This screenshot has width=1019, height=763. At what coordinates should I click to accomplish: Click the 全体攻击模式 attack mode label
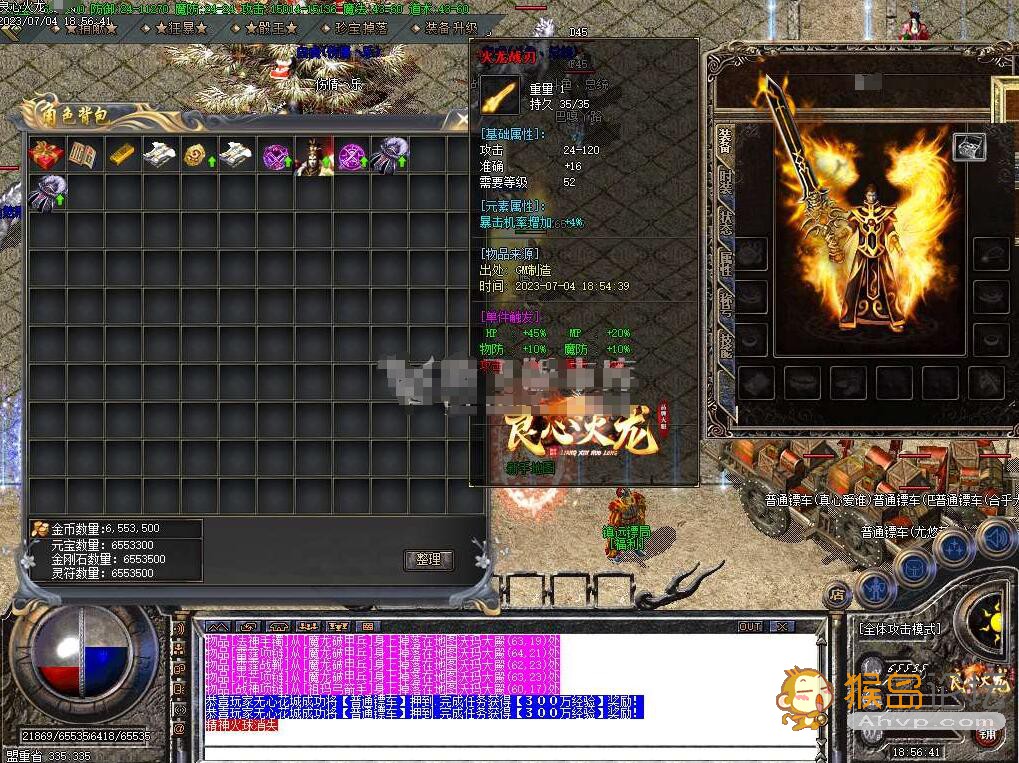900,629
